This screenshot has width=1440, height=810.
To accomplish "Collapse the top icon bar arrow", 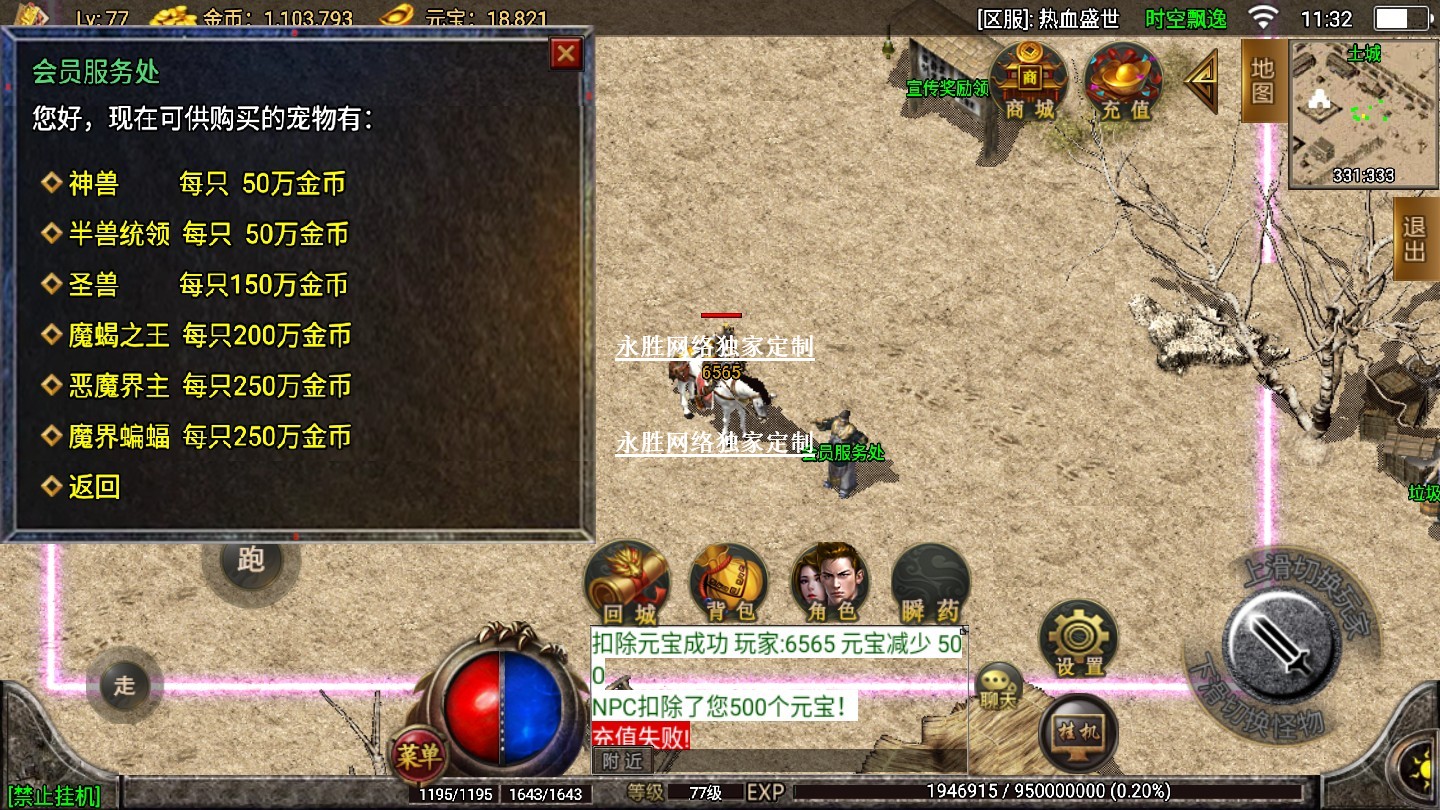I will point(1201,82).
